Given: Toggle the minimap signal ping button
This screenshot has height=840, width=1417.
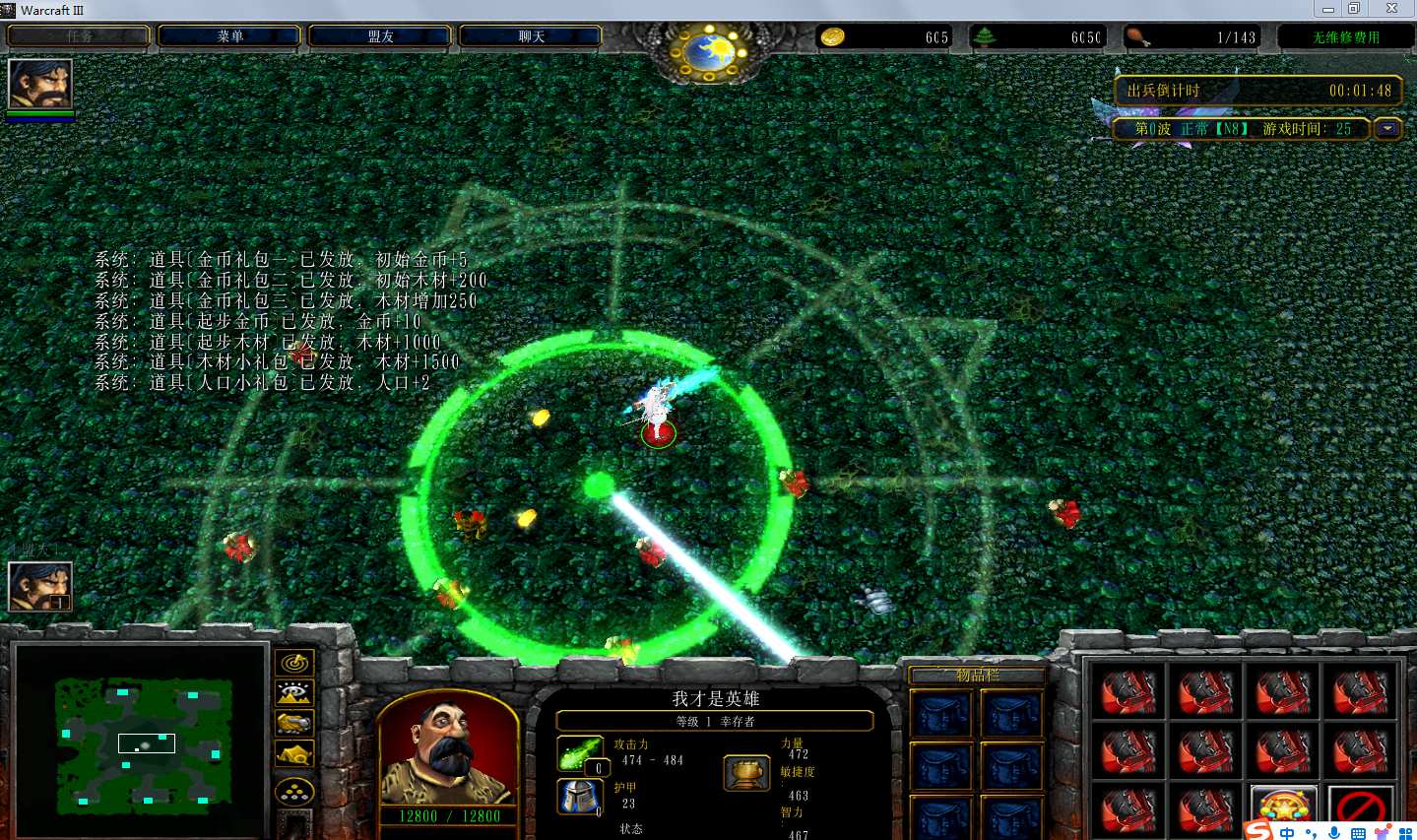Looking at the screenshot, I should 294,664.
